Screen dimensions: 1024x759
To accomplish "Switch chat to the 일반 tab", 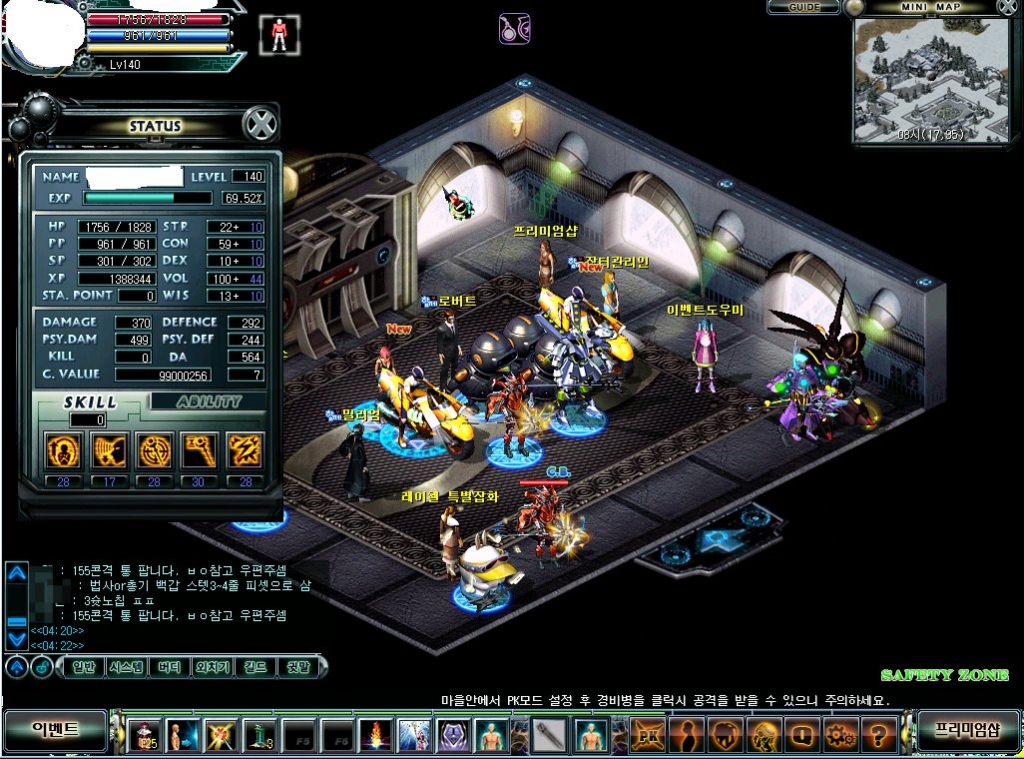I will (83, 667).
